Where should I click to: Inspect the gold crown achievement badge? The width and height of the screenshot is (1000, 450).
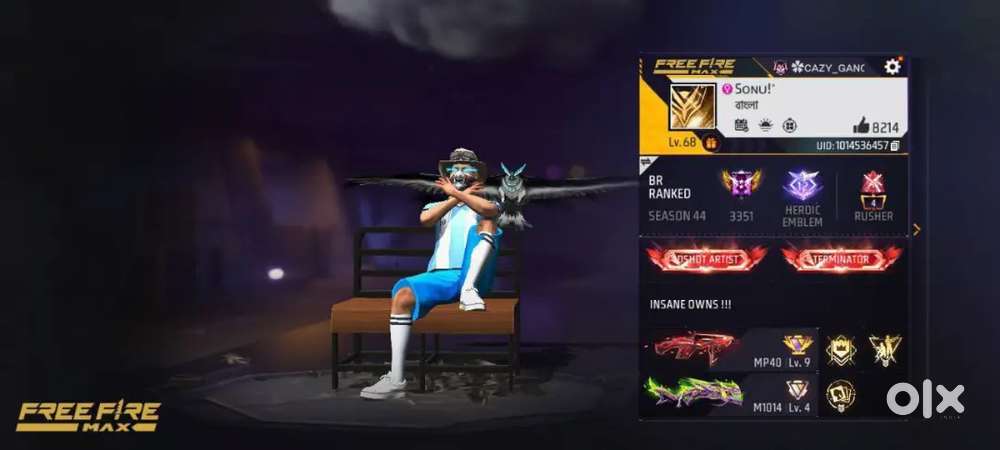point(840,348)
